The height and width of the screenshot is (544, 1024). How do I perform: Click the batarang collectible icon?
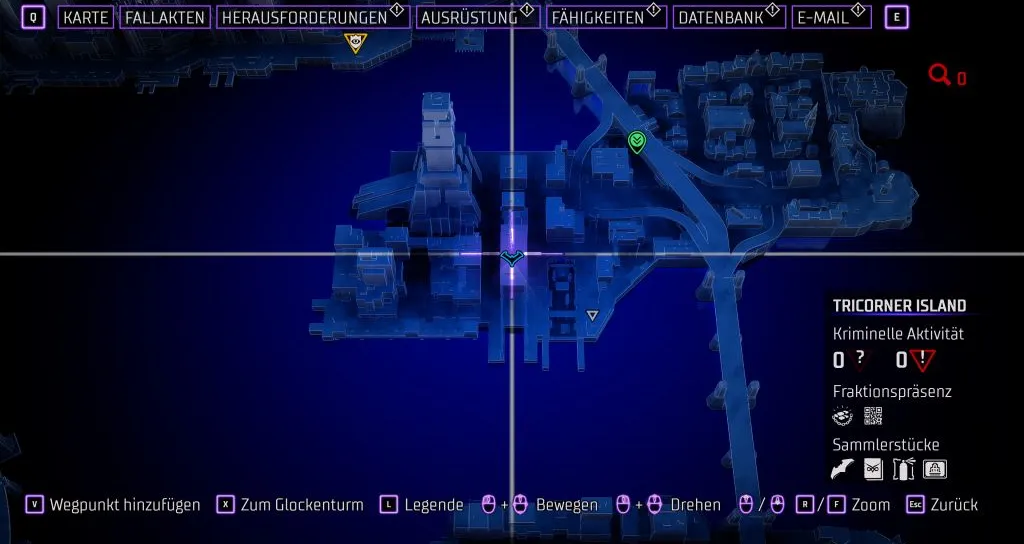click(x=843, y=468)
